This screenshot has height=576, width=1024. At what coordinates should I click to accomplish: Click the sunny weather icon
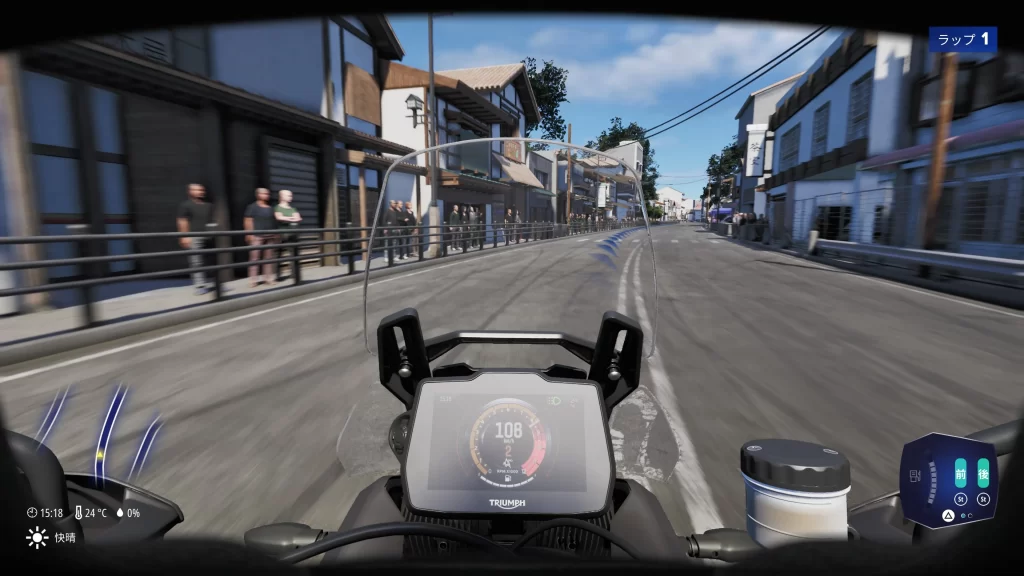coord(37,538)
